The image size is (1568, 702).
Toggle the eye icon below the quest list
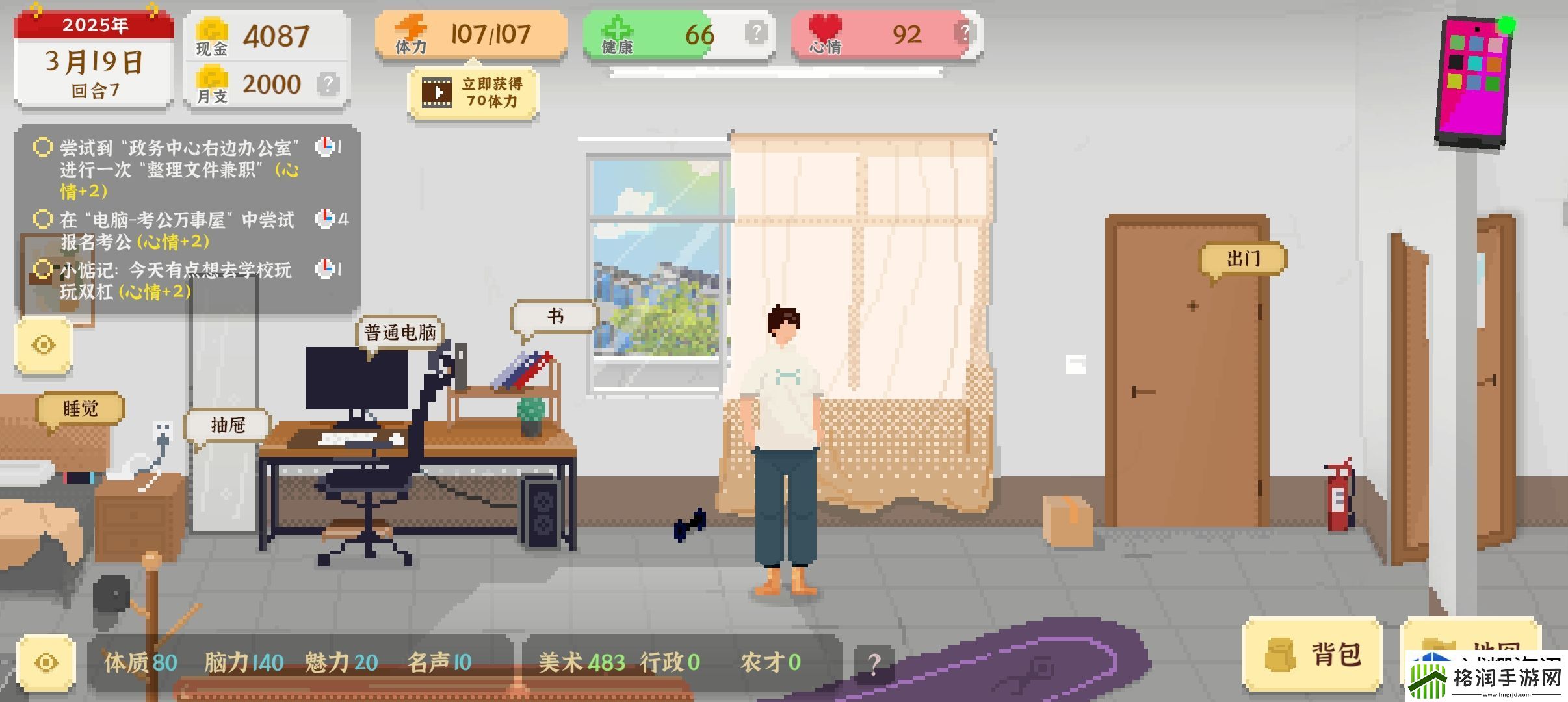(44, 345)
